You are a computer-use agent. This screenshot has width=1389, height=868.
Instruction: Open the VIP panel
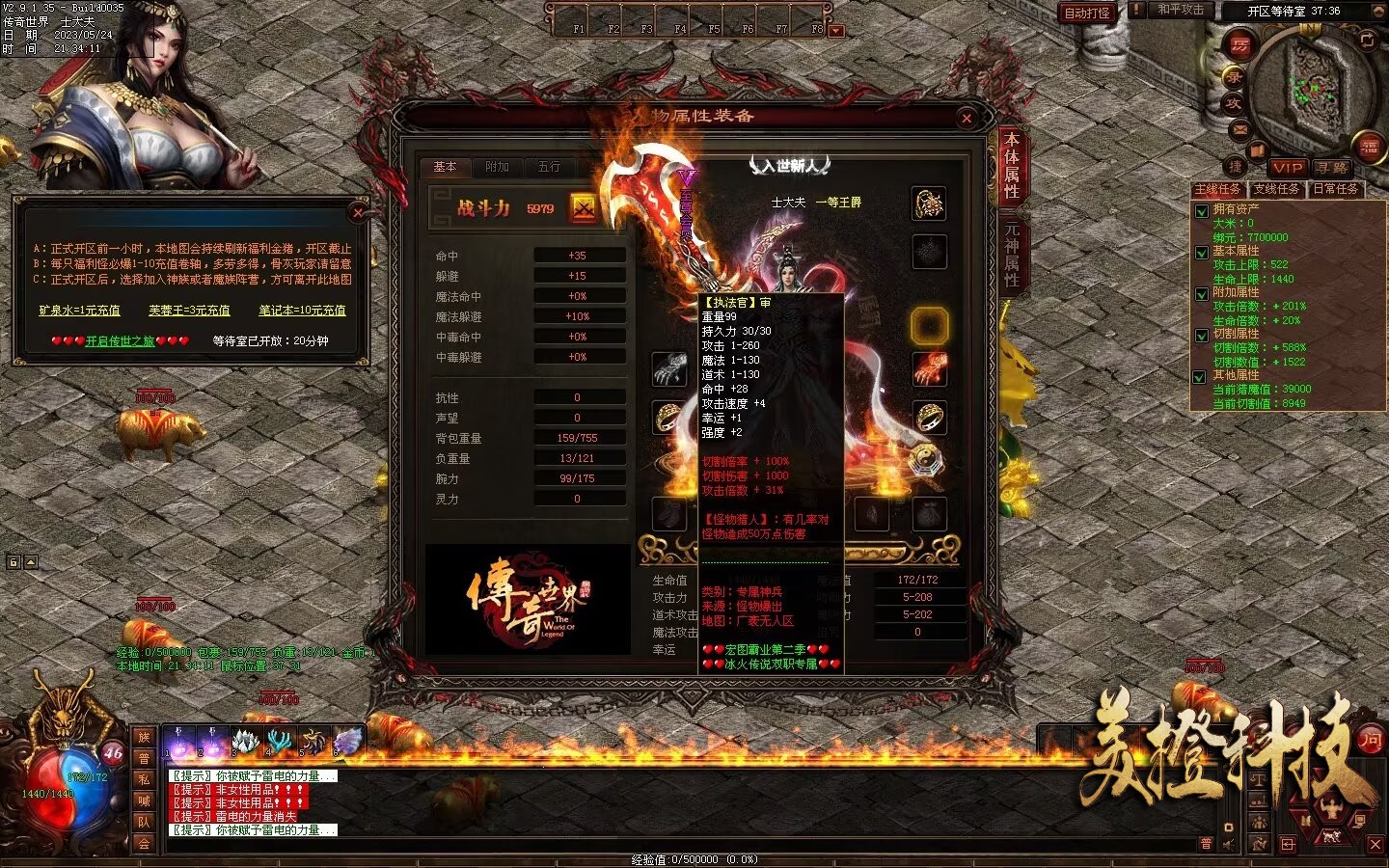click(1287, 167)
